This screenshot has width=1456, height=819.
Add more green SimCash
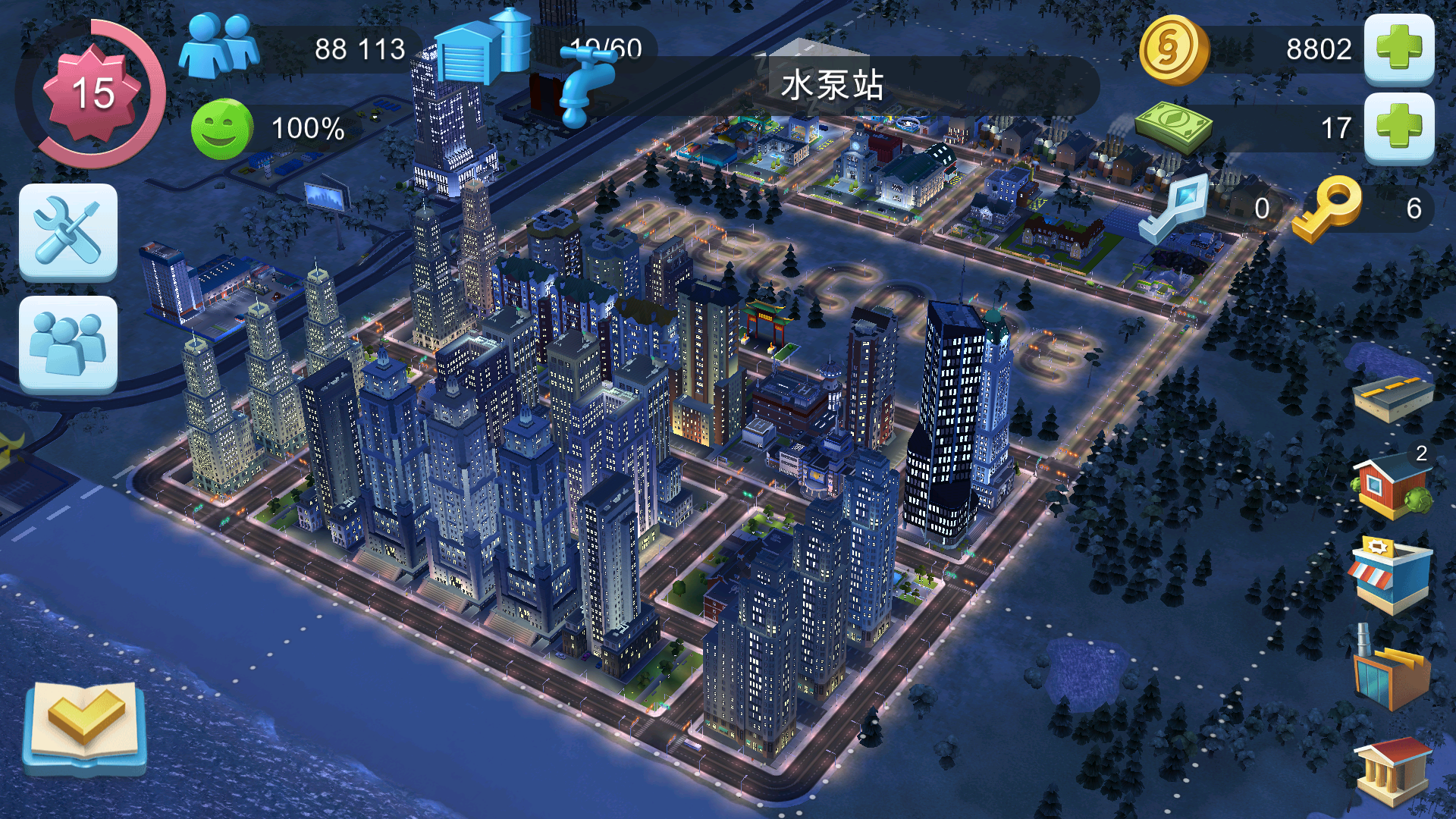click(x=1399, y=128)
